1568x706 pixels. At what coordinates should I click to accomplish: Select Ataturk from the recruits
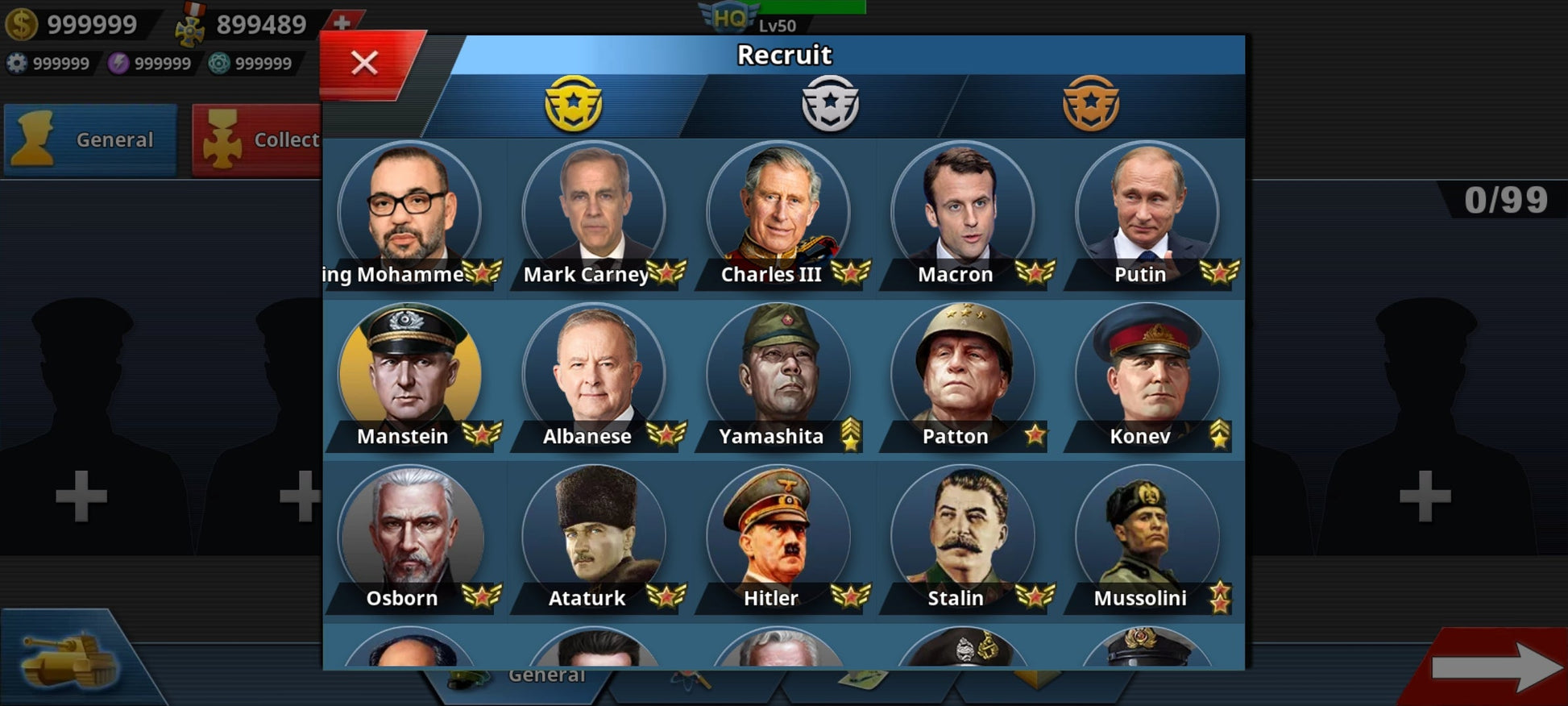[595, 536]
